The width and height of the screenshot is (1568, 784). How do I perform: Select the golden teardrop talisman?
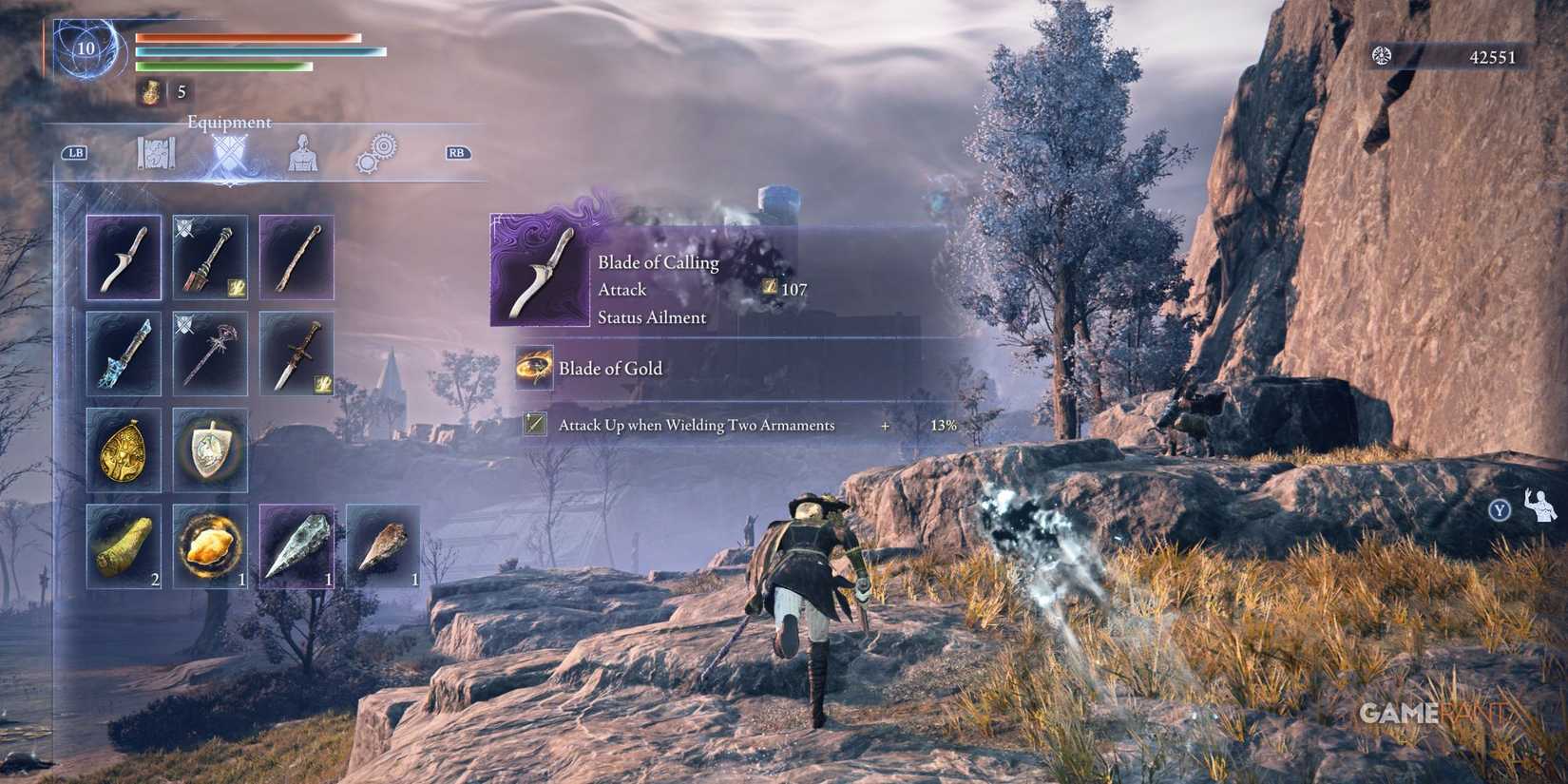click(124, 451)
